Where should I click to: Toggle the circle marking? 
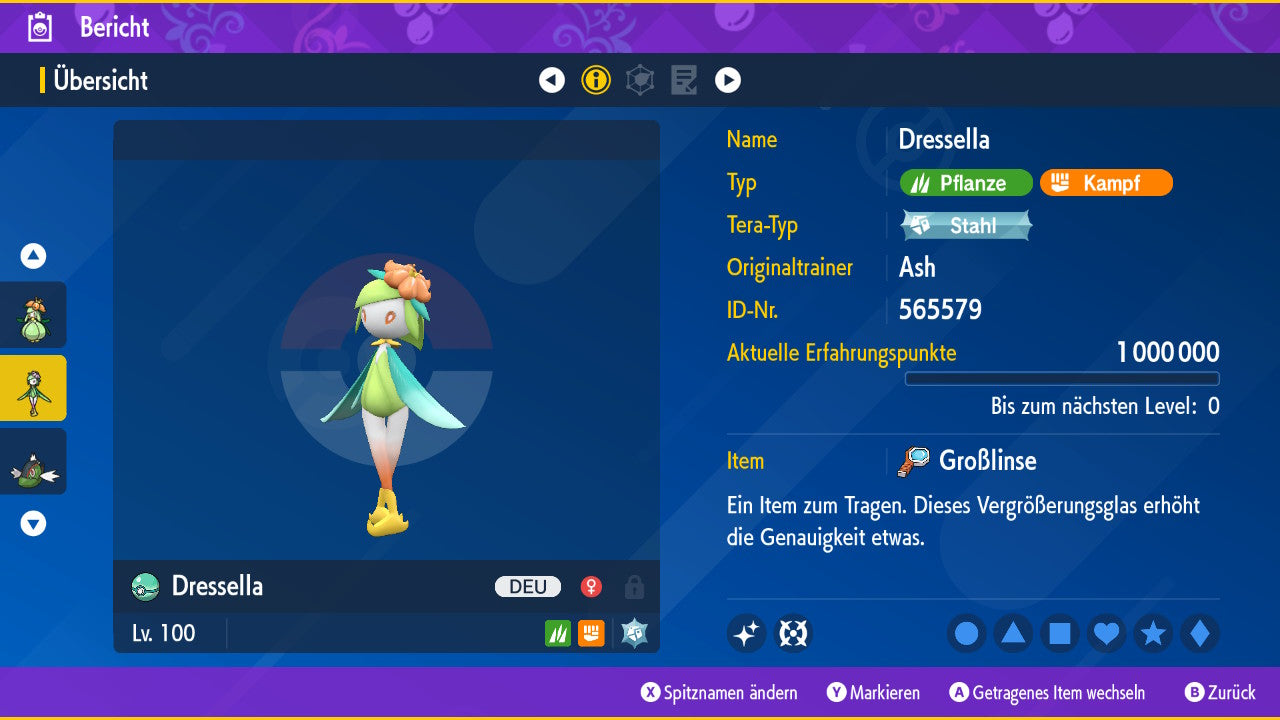[967, 633]
